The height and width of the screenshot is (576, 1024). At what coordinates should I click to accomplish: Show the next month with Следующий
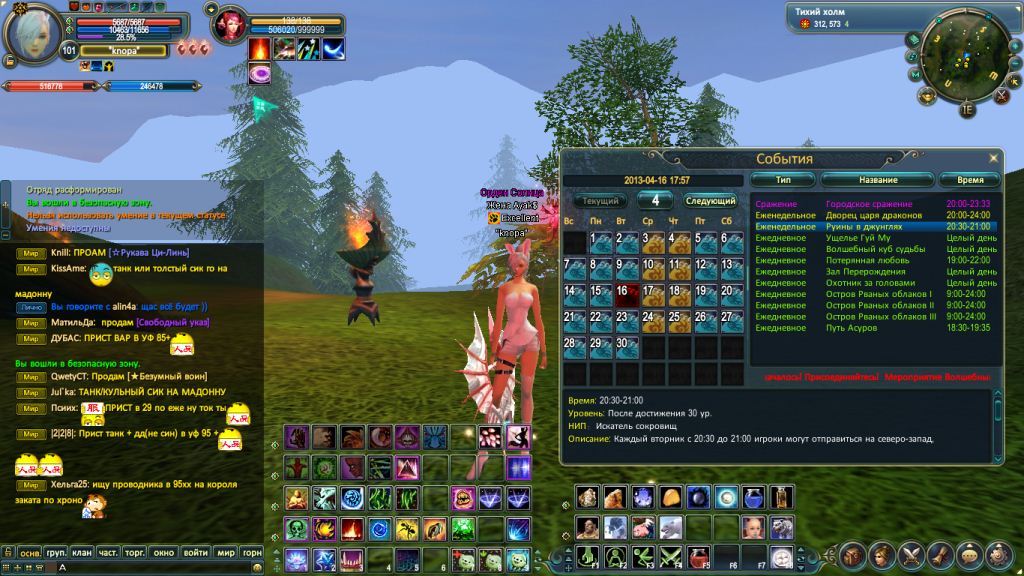pos(710,201)
